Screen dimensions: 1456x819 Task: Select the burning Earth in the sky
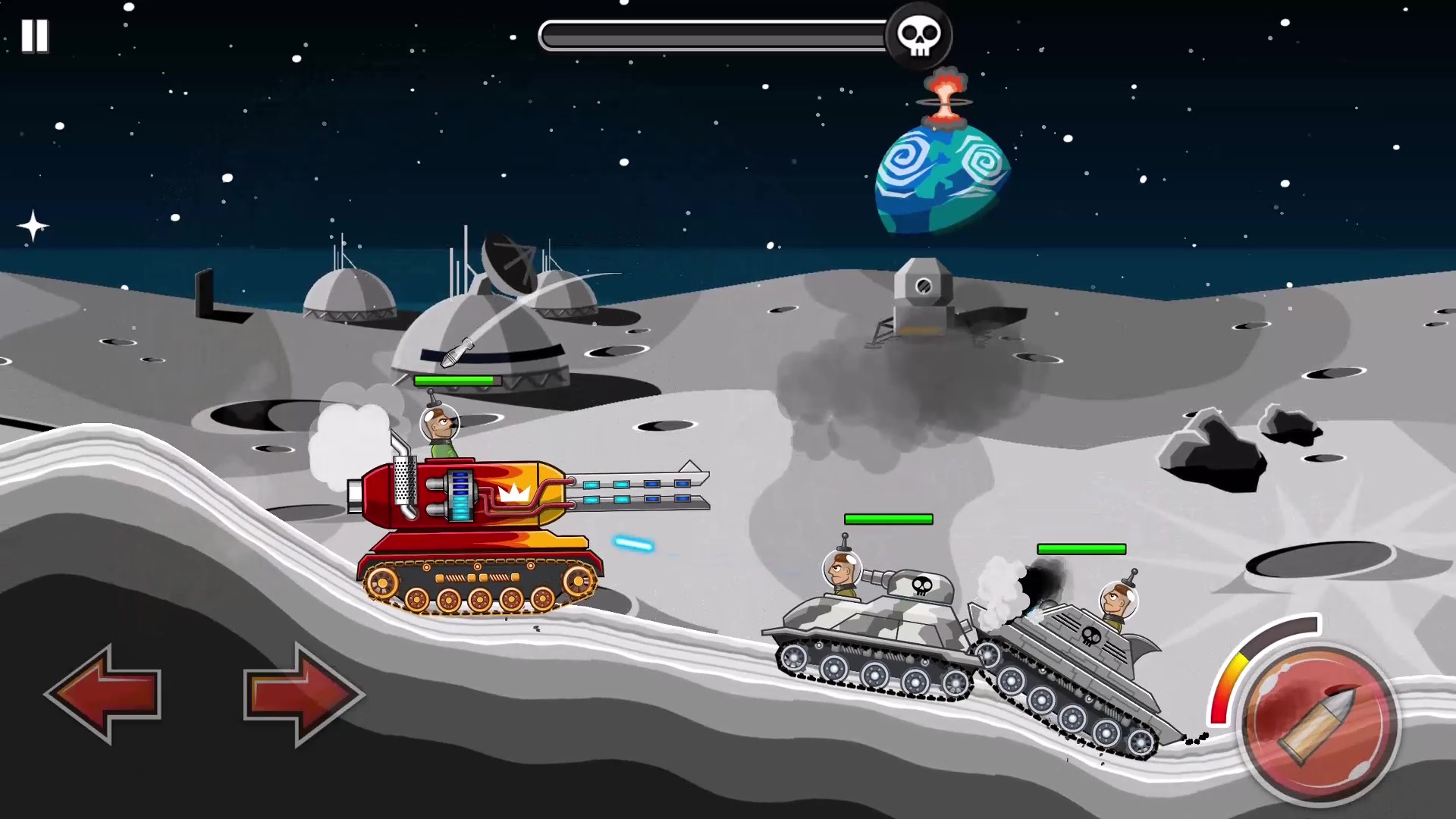(x=942, y=174)
